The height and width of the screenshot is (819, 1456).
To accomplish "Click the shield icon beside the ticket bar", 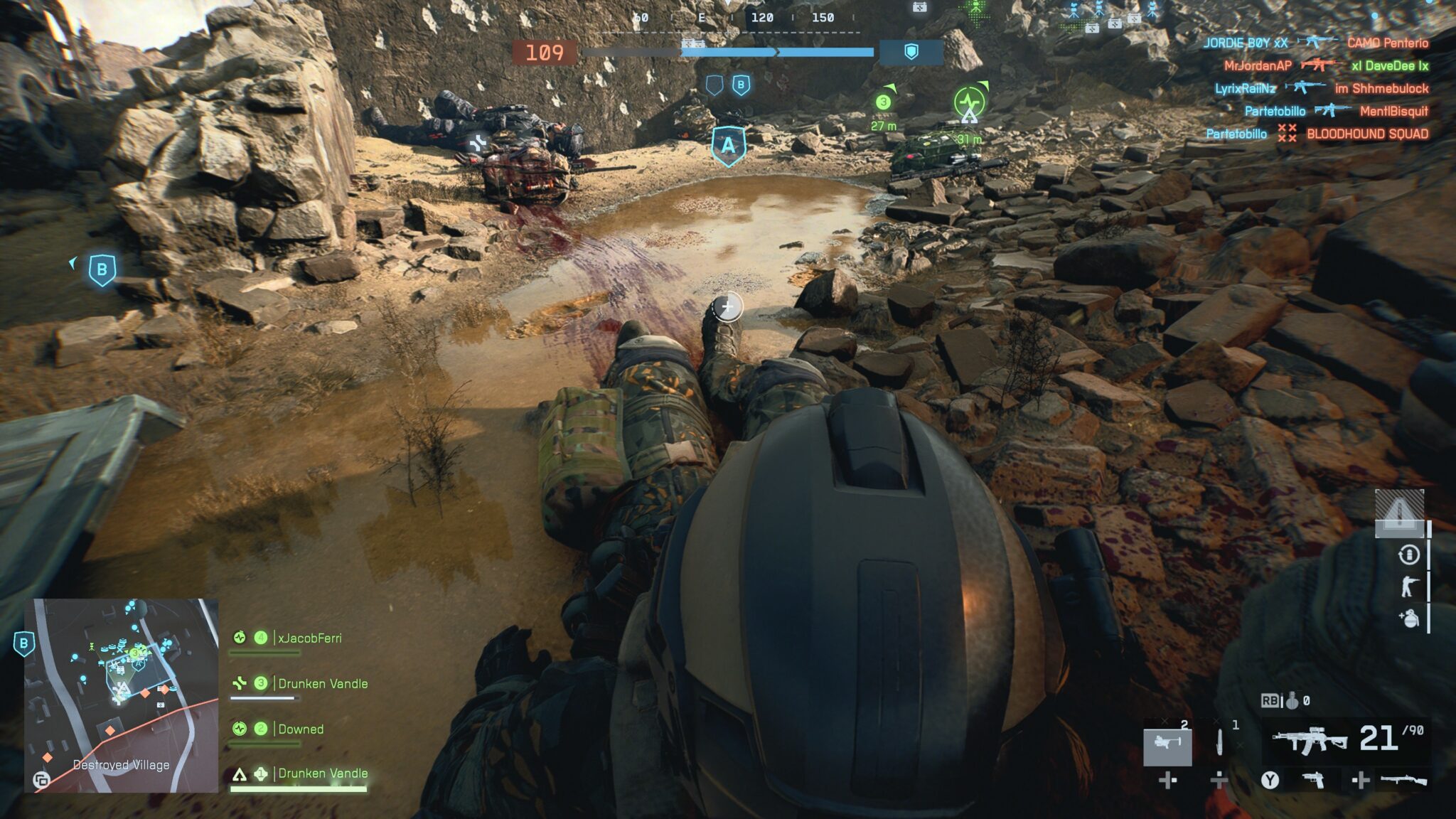I will coord(911,52).
